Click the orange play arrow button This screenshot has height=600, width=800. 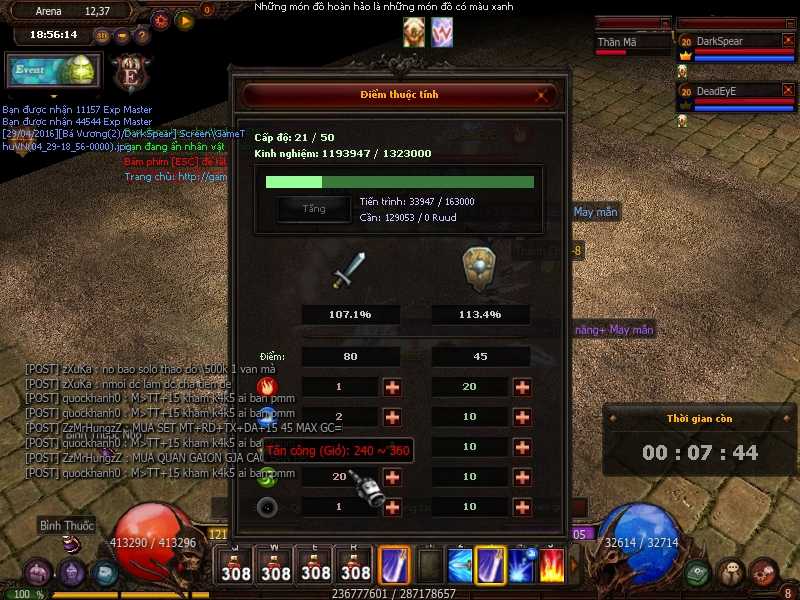[185, 19]
